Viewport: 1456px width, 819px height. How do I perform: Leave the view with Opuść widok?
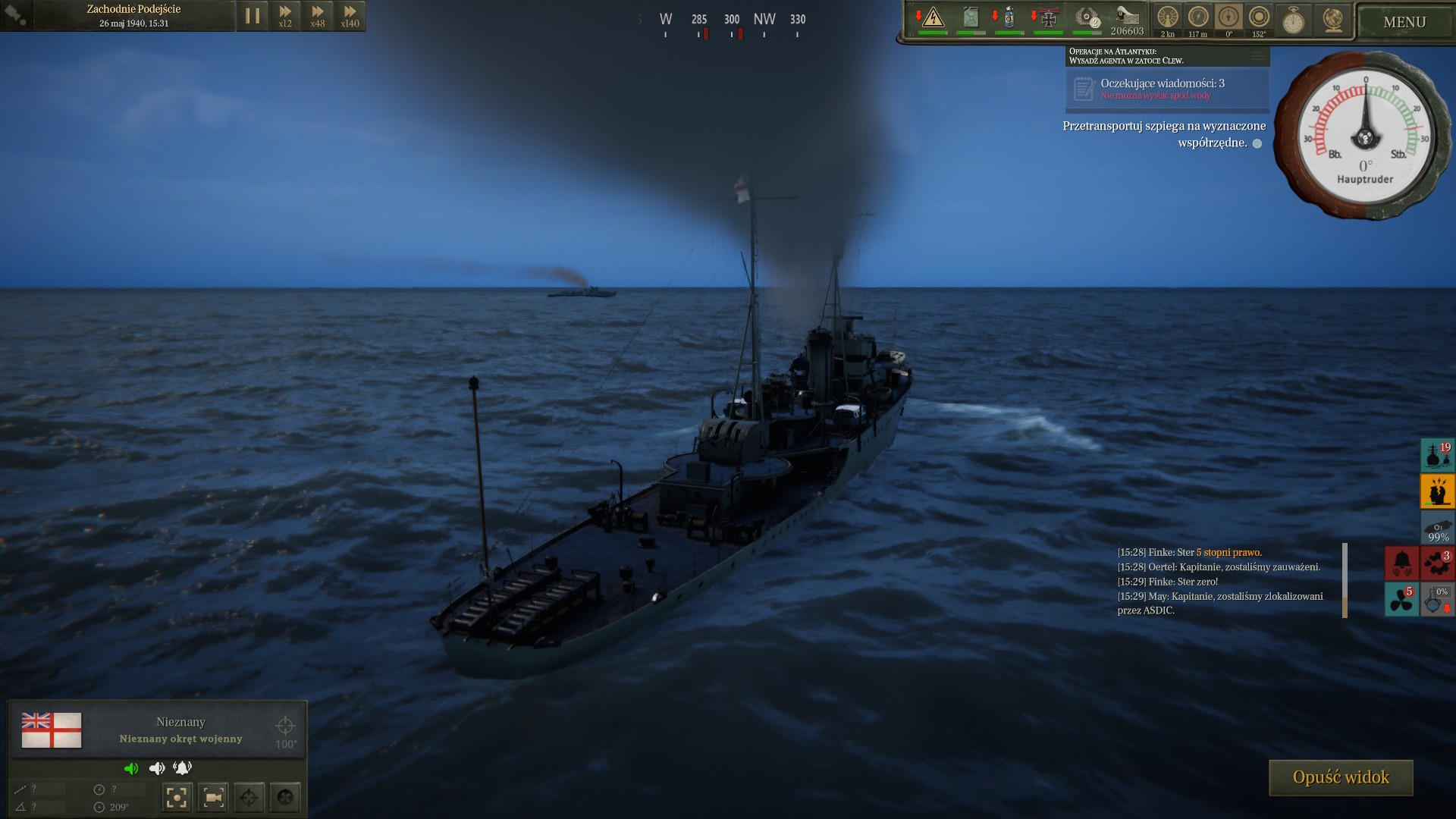pos(1340,777)
